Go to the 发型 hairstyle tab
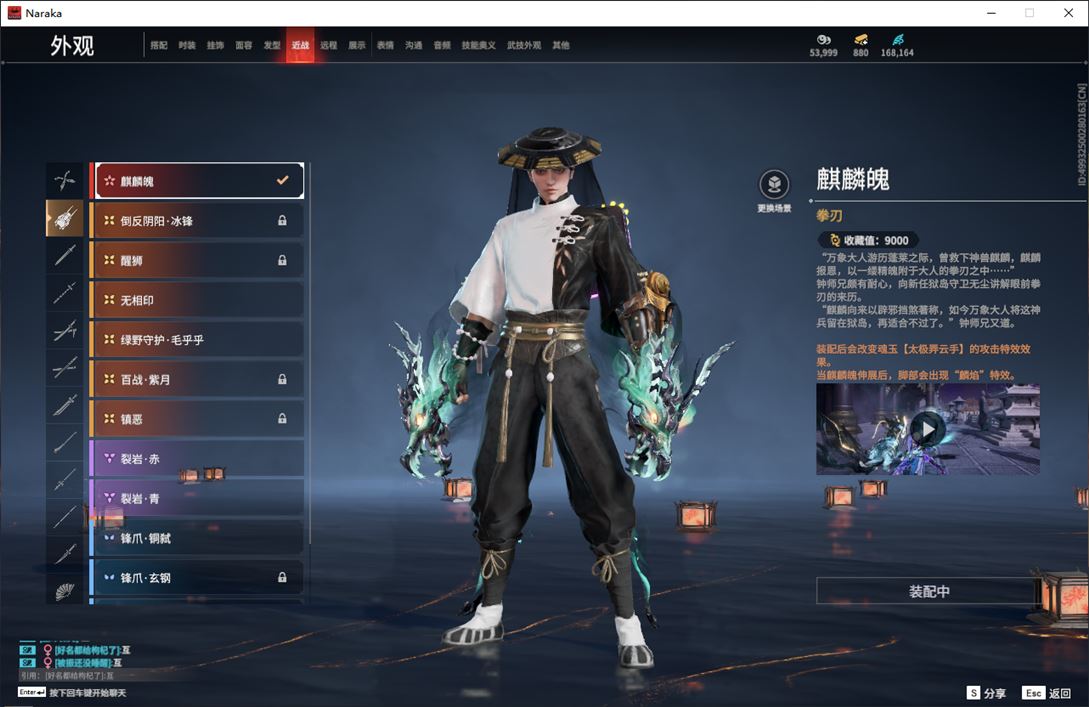The width and height of the screenshot is (1089, 707). pyautogui.click(x=272, y=46)
